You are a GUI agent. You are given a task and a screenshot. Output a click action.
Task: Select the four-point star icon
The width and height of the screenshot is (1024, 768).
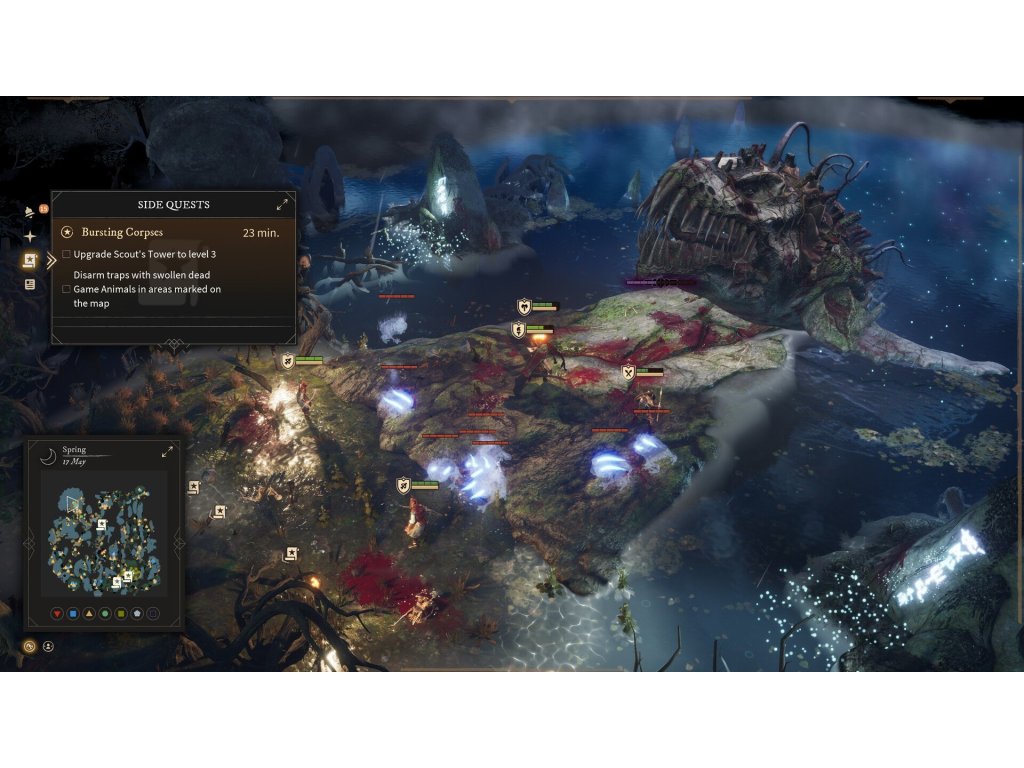point(30,237)
